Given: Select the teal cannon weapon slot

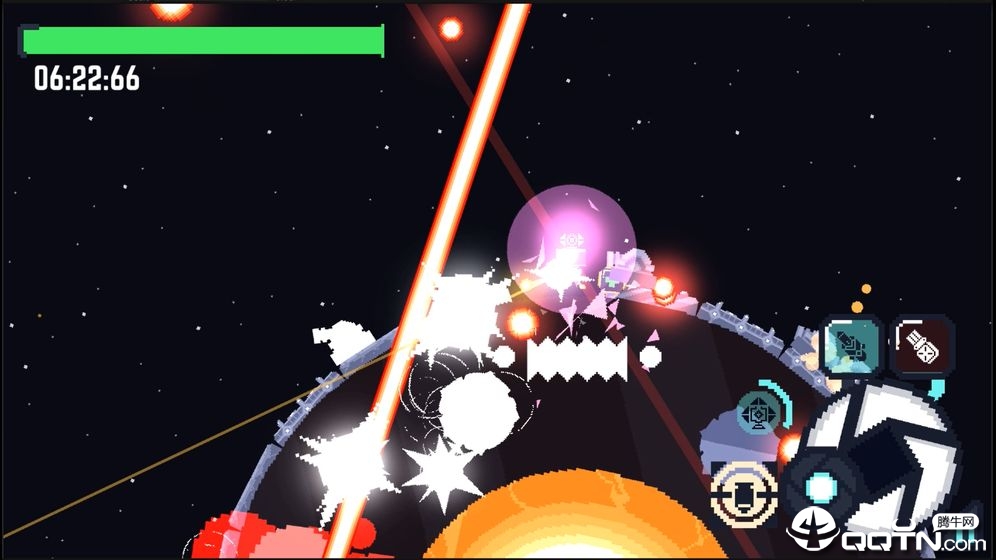Looking at the screenshot, I should (x=851, y=345).
